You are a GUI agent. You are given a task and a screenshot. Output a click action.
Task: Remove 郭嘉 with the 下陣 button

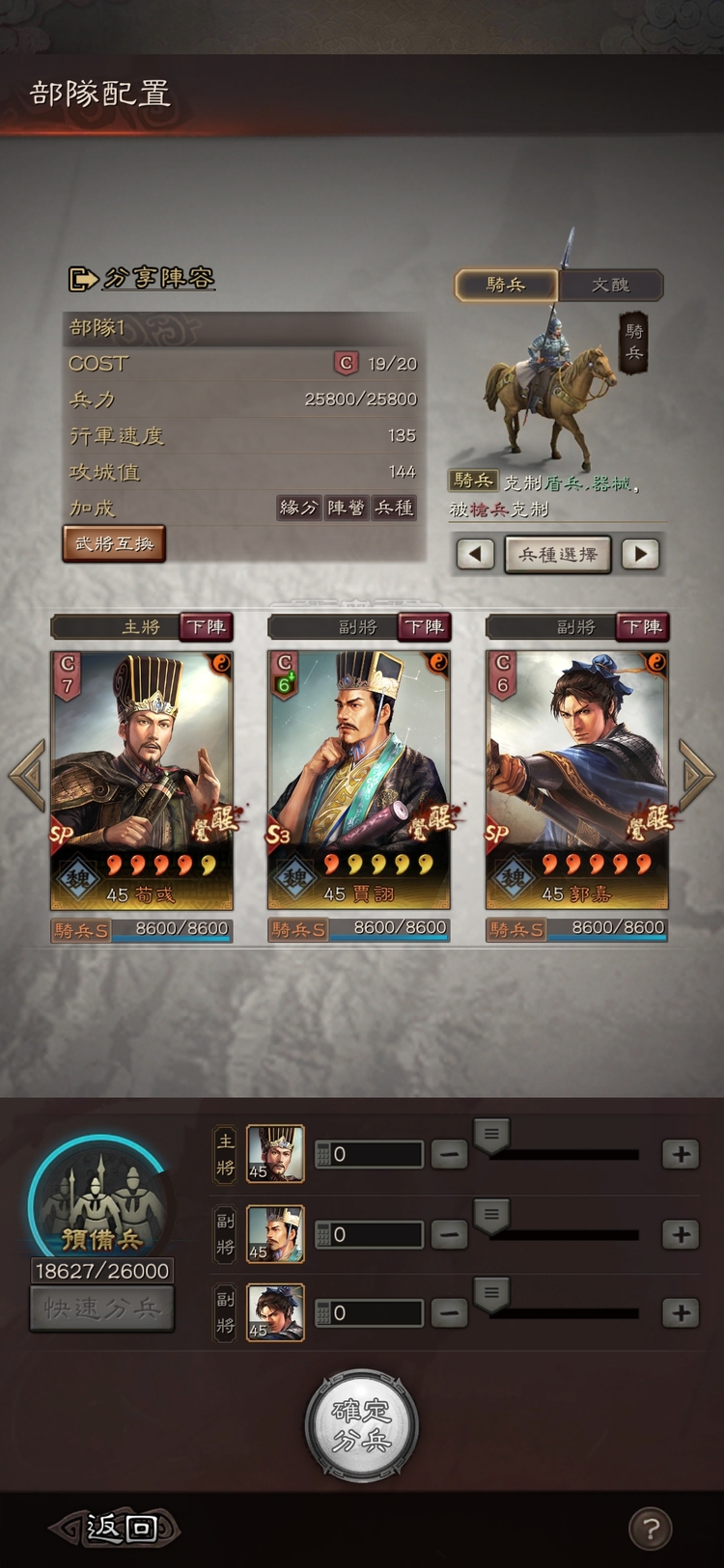(x=642, y=627)
